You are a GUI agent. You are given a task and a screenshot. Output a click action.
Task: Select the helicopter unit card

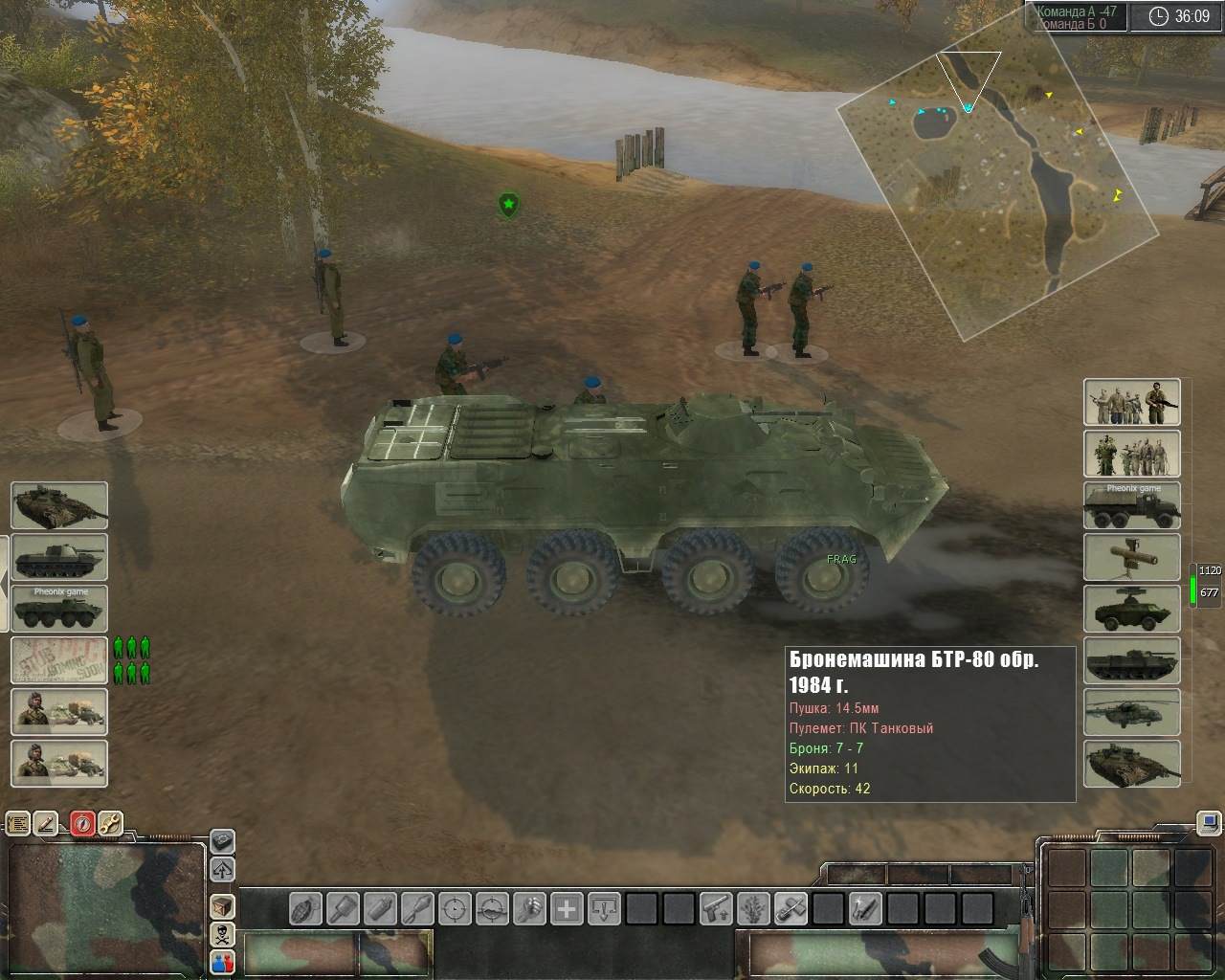click(x=1131, y=712)
